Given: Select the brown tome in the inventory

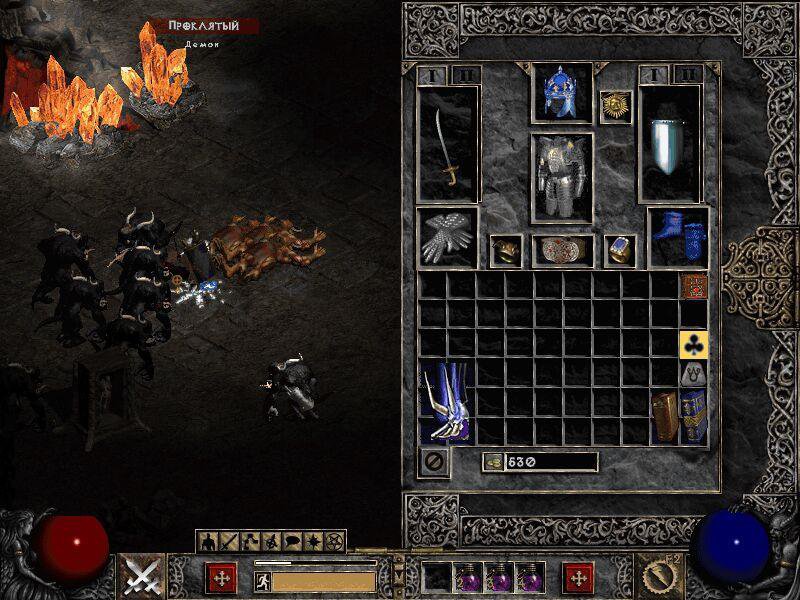Looking at the screenshot, I should [664, 417].
